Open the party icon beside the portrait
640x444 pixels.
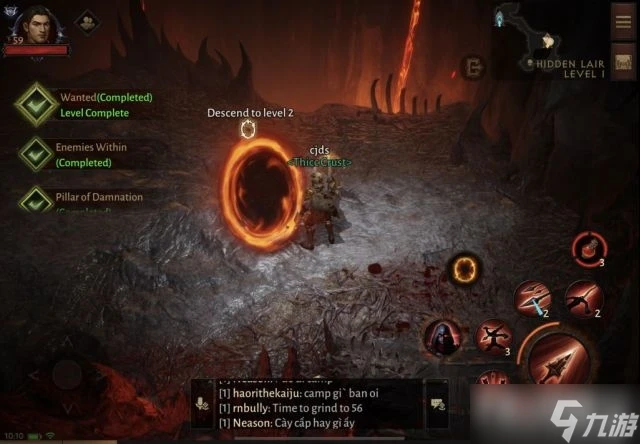click(x=86, y=21)
